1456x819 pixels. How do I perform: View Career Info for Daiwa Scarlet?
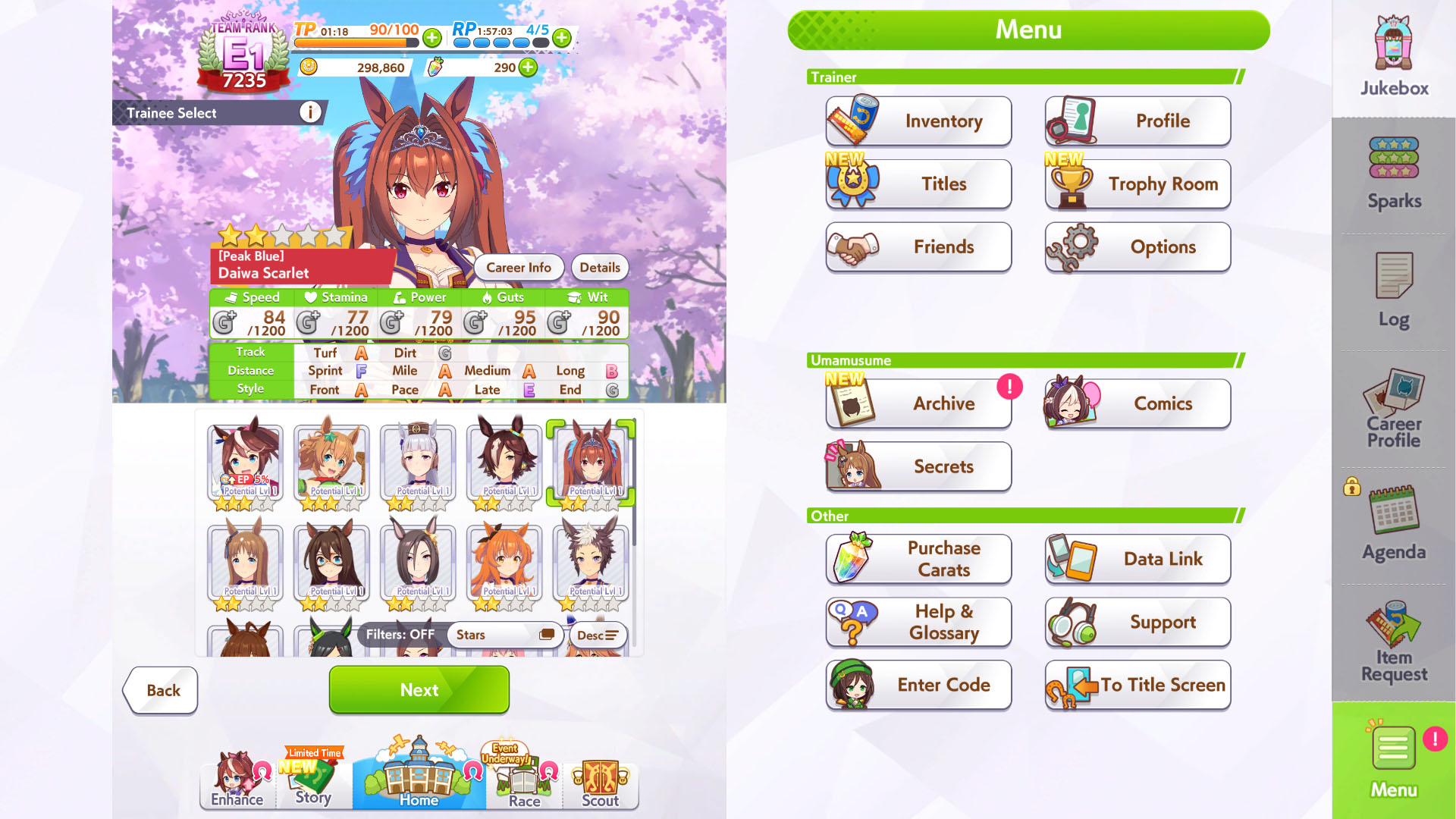tap(519, 268)
